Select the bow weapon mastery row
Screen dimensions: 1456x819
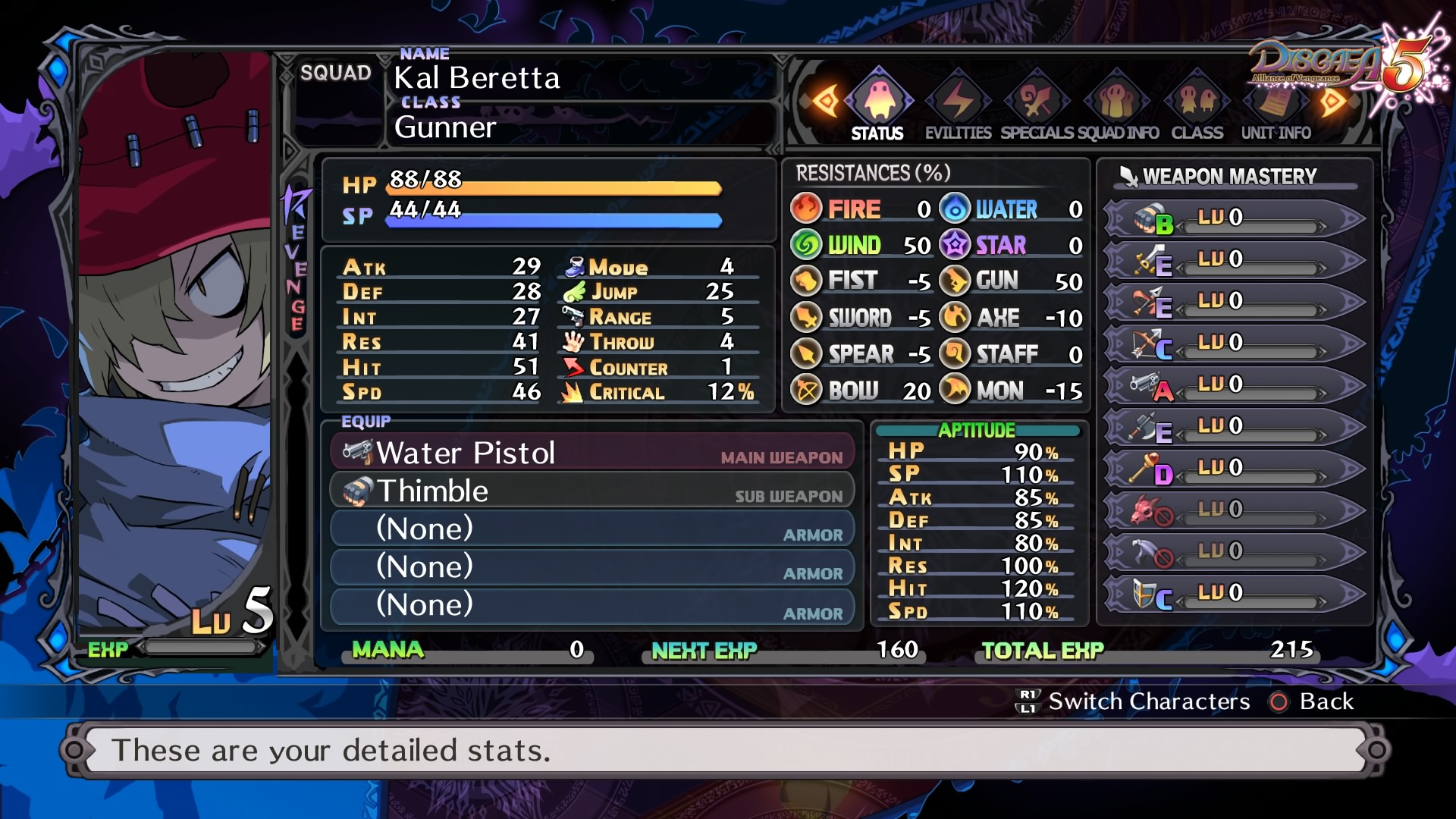(1234, 343)
